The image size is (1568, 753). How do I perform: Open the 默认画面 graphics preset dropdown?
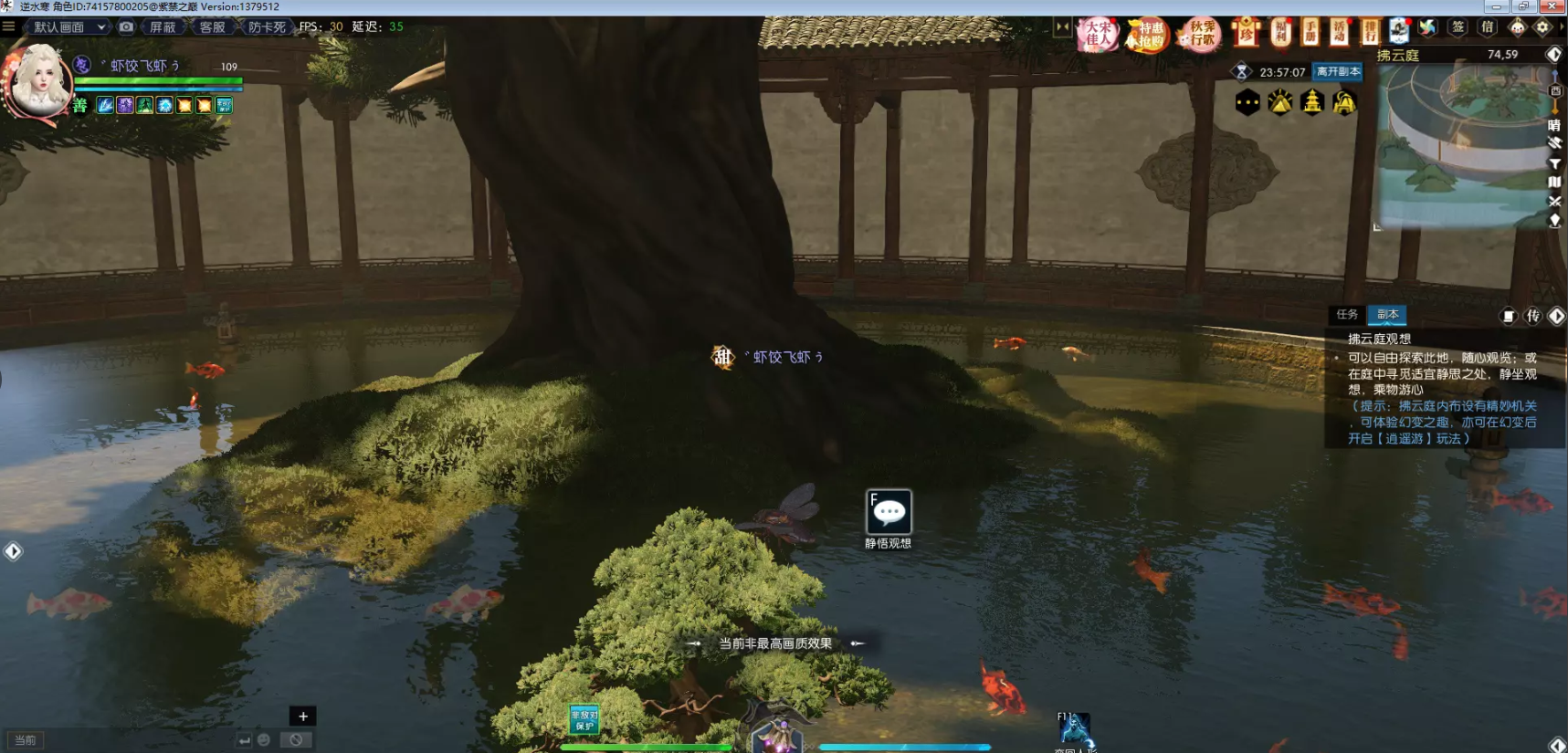[x=69, y=27]
